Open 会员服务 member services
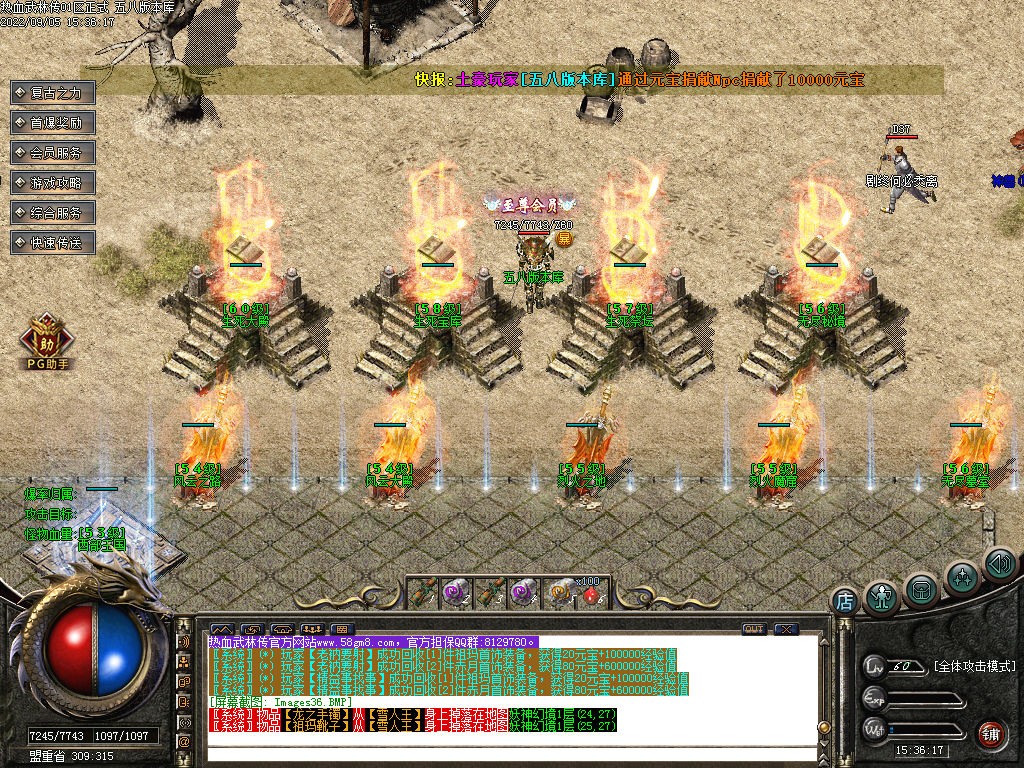 click(53, 153)
